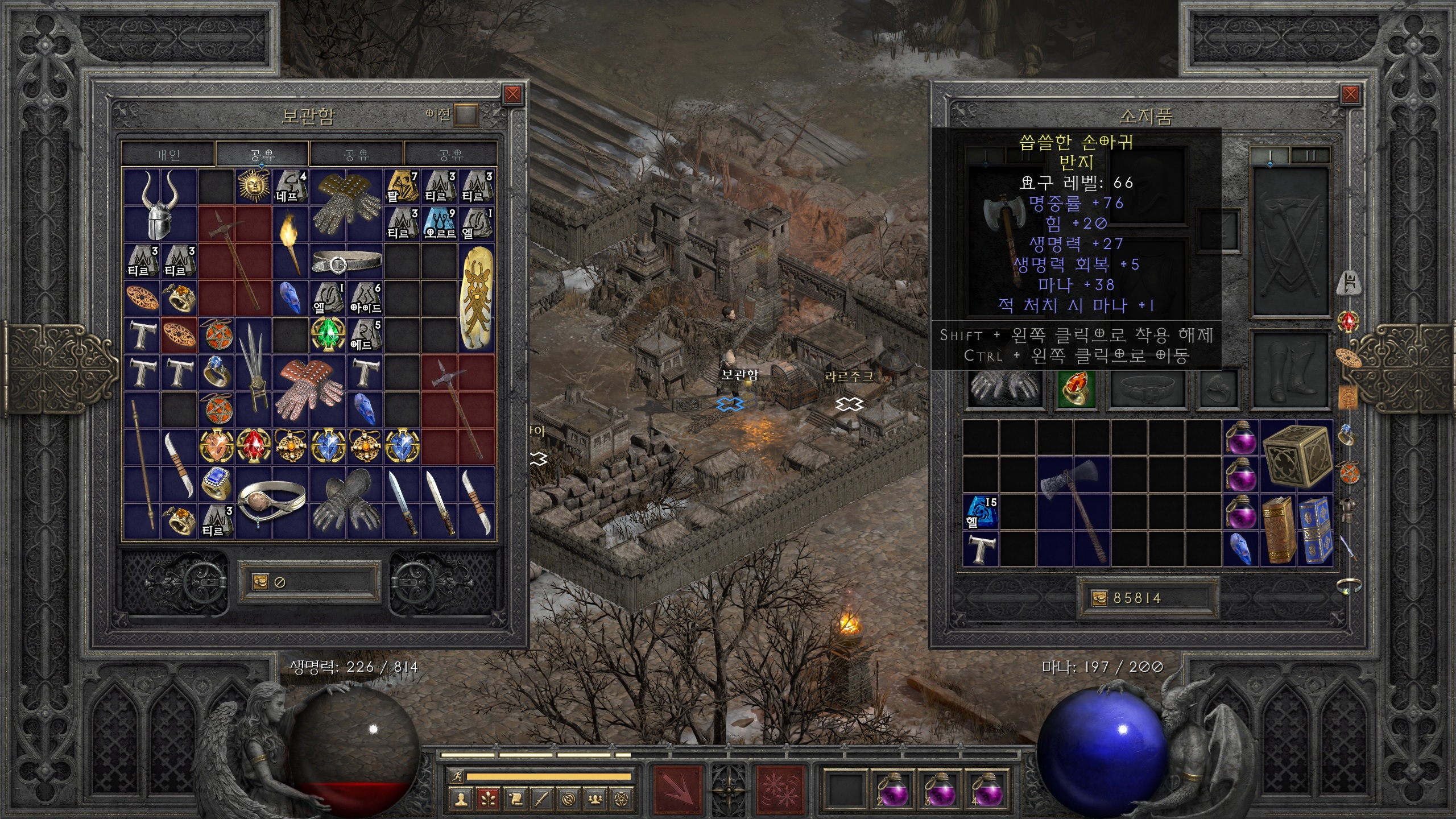The height and width of the screenshot is (819, 1456).
Task: Pick up the green emerald gem
Action: (328, 334)
